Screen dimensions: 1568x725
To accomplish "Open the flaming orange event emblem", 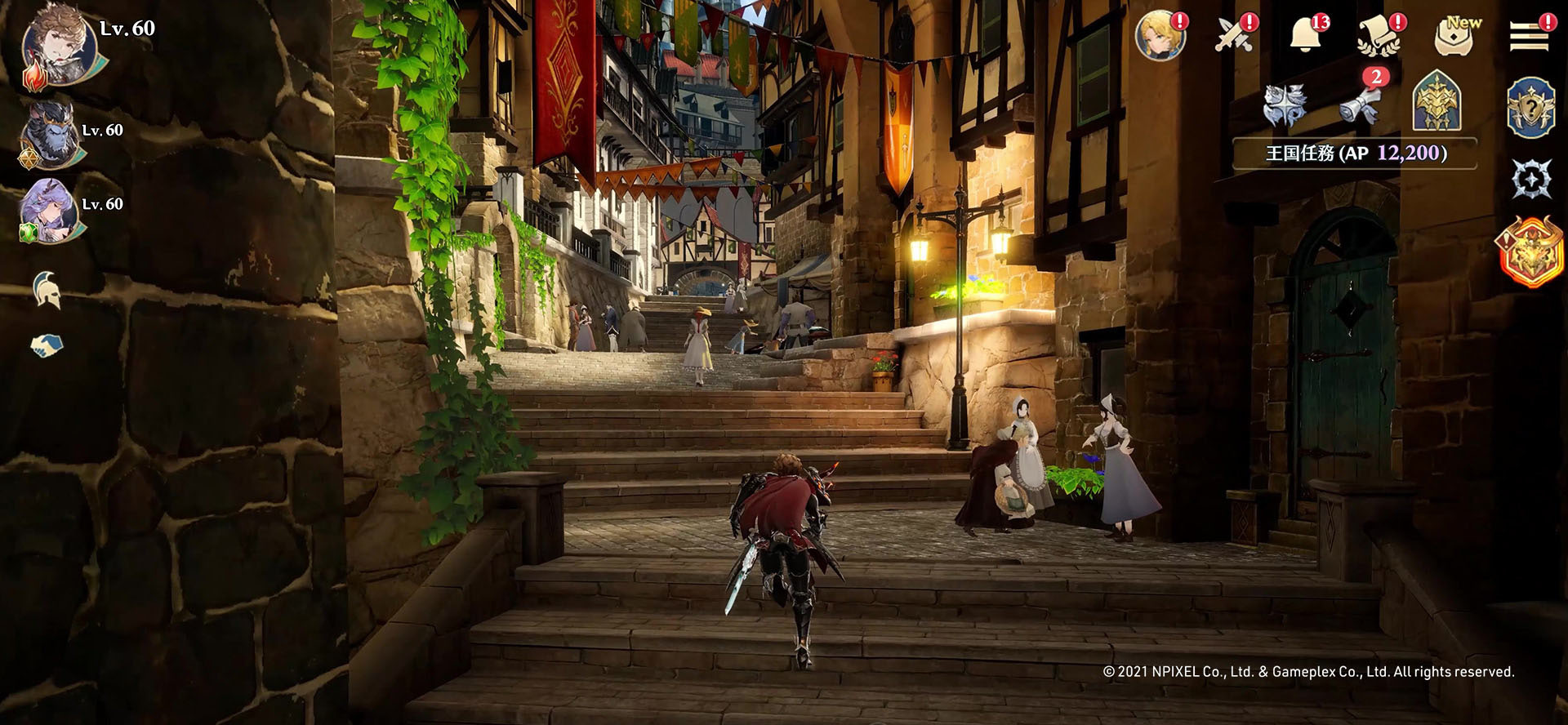I will pyautogui.click(x=1530, y=251).
